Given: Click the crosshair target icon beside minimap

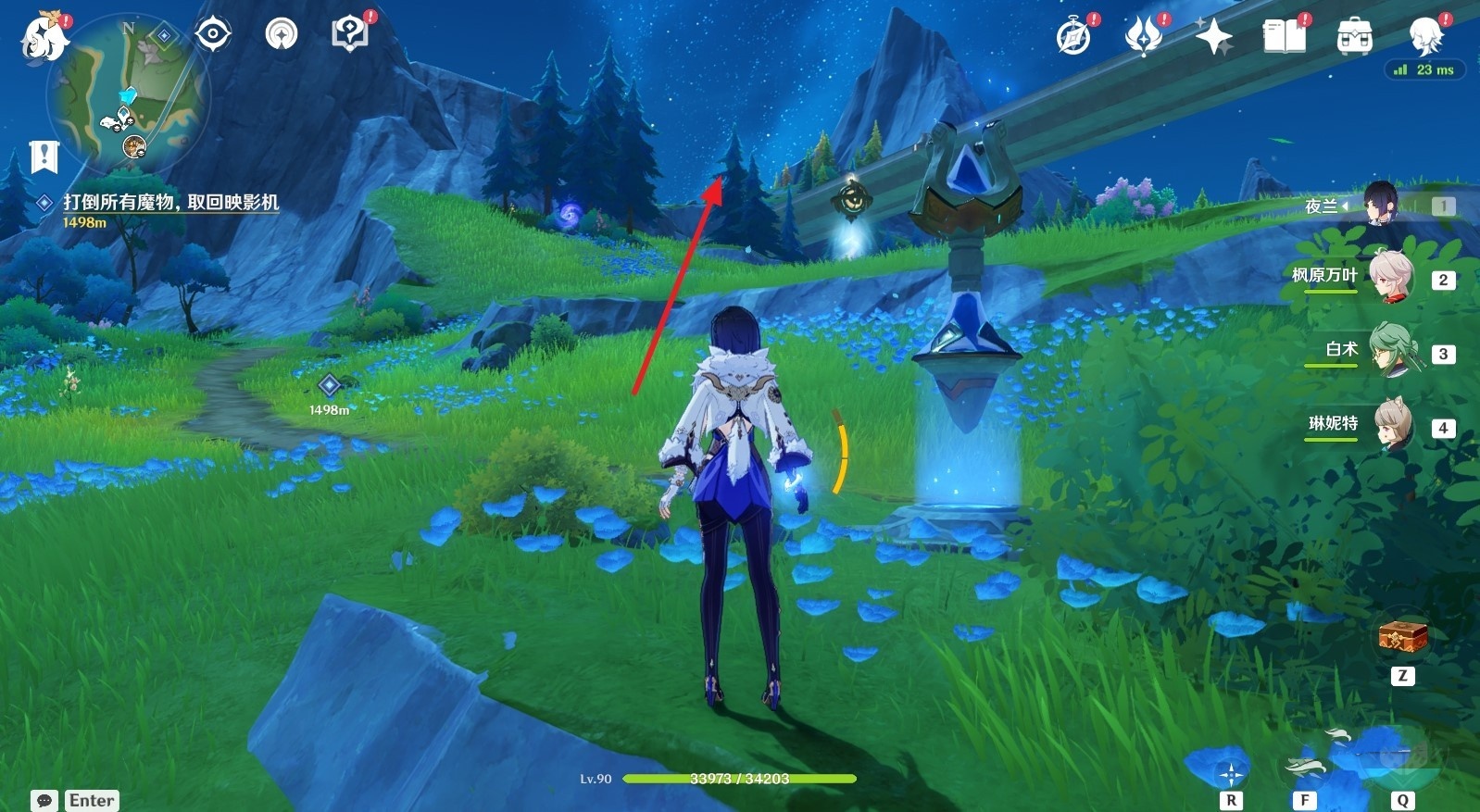Looking at the screenshot, I should tap(213, 34).
